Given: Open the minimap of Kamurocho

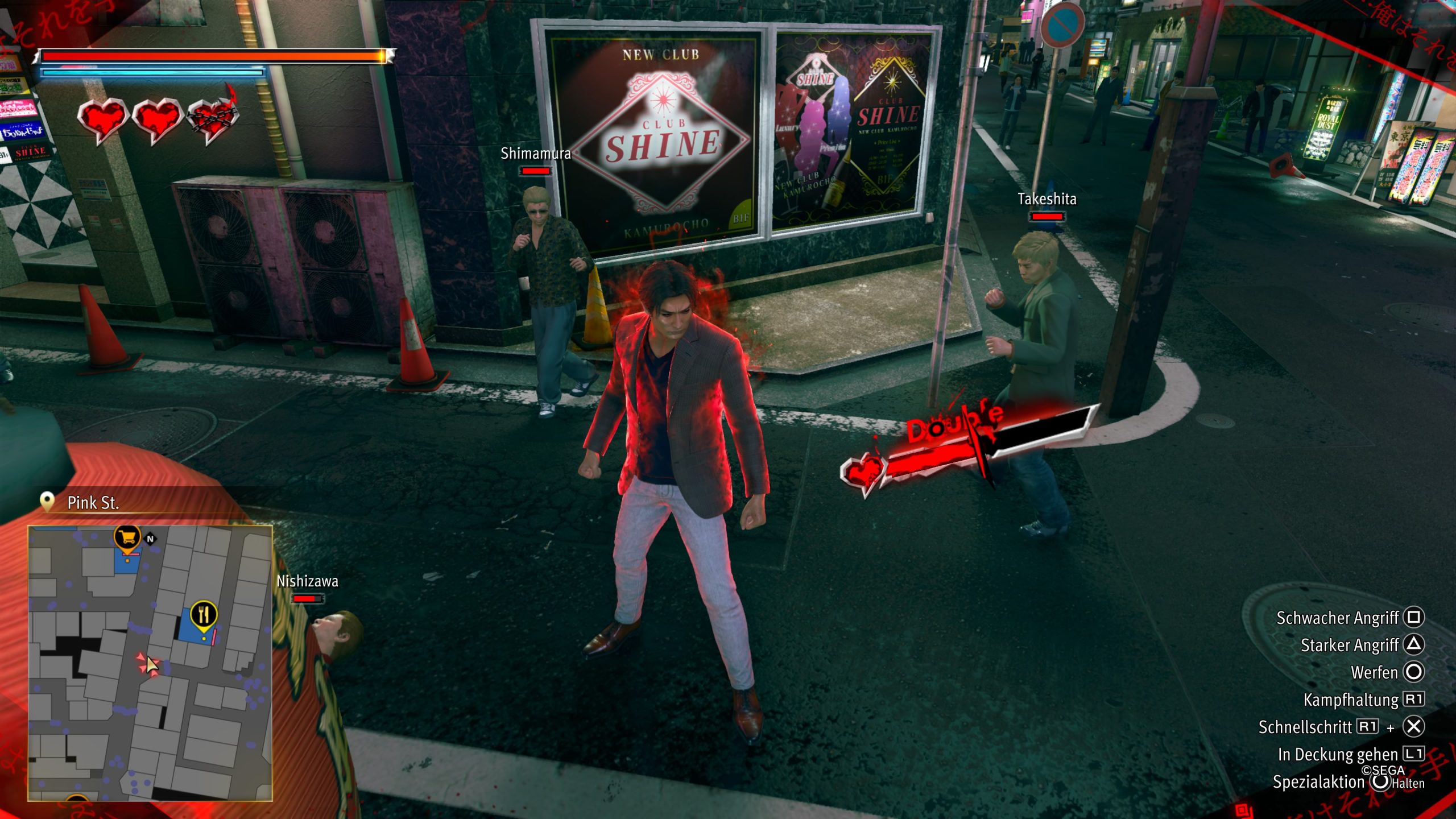Looking at the screenshot, I should click(150, 663).
